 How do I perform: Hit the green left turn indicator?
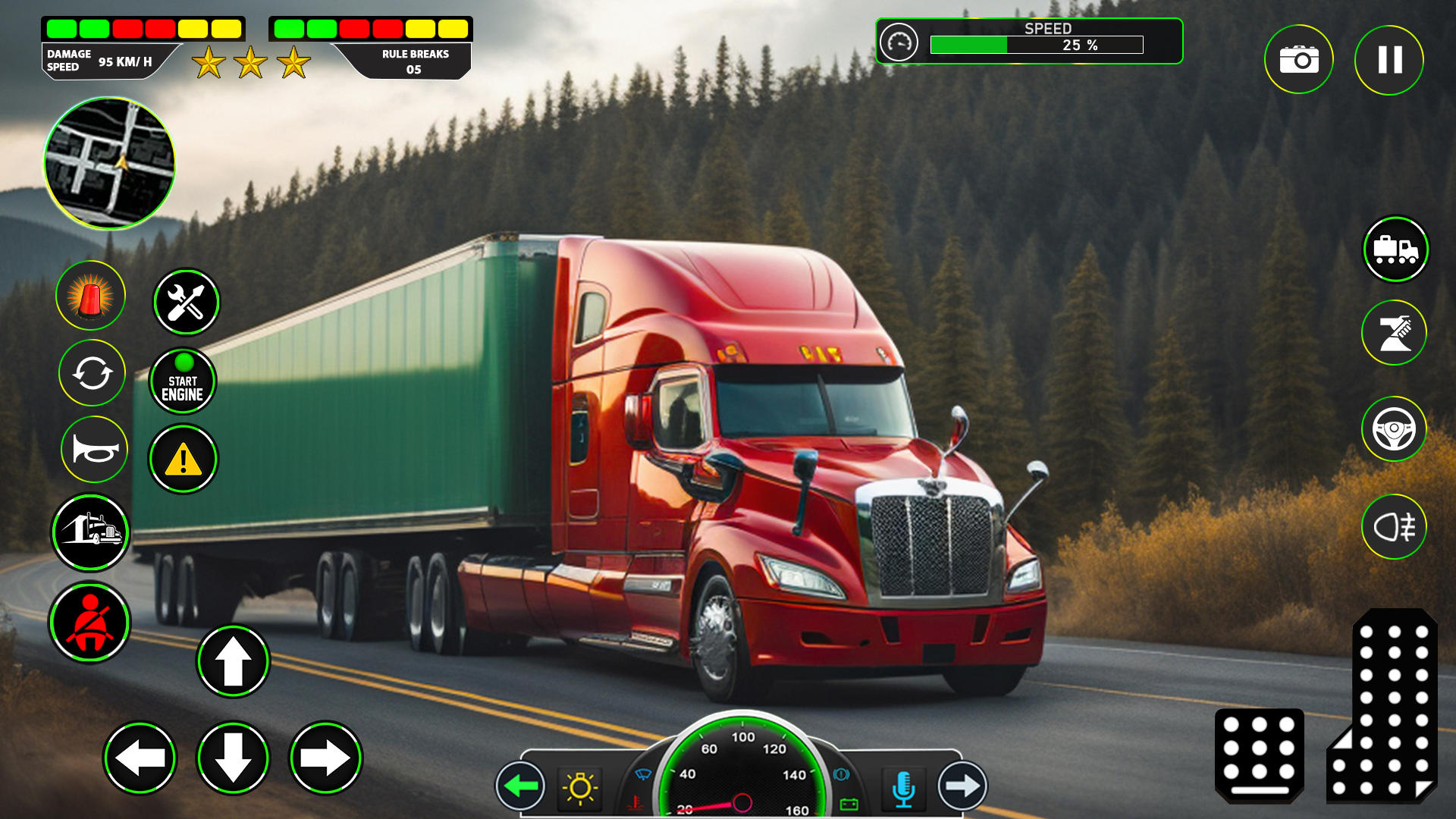click(521, 786)
